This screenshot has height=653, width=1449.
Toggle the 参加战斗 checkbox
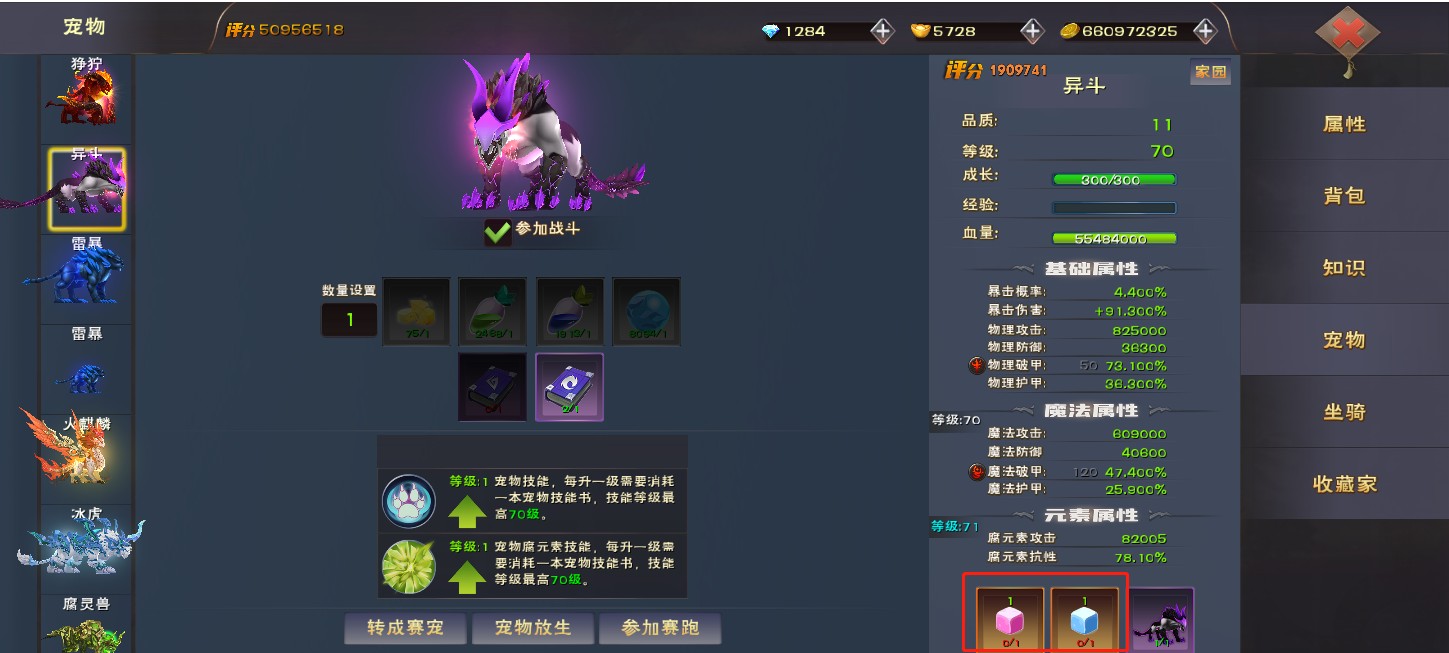tap(497, 231)
